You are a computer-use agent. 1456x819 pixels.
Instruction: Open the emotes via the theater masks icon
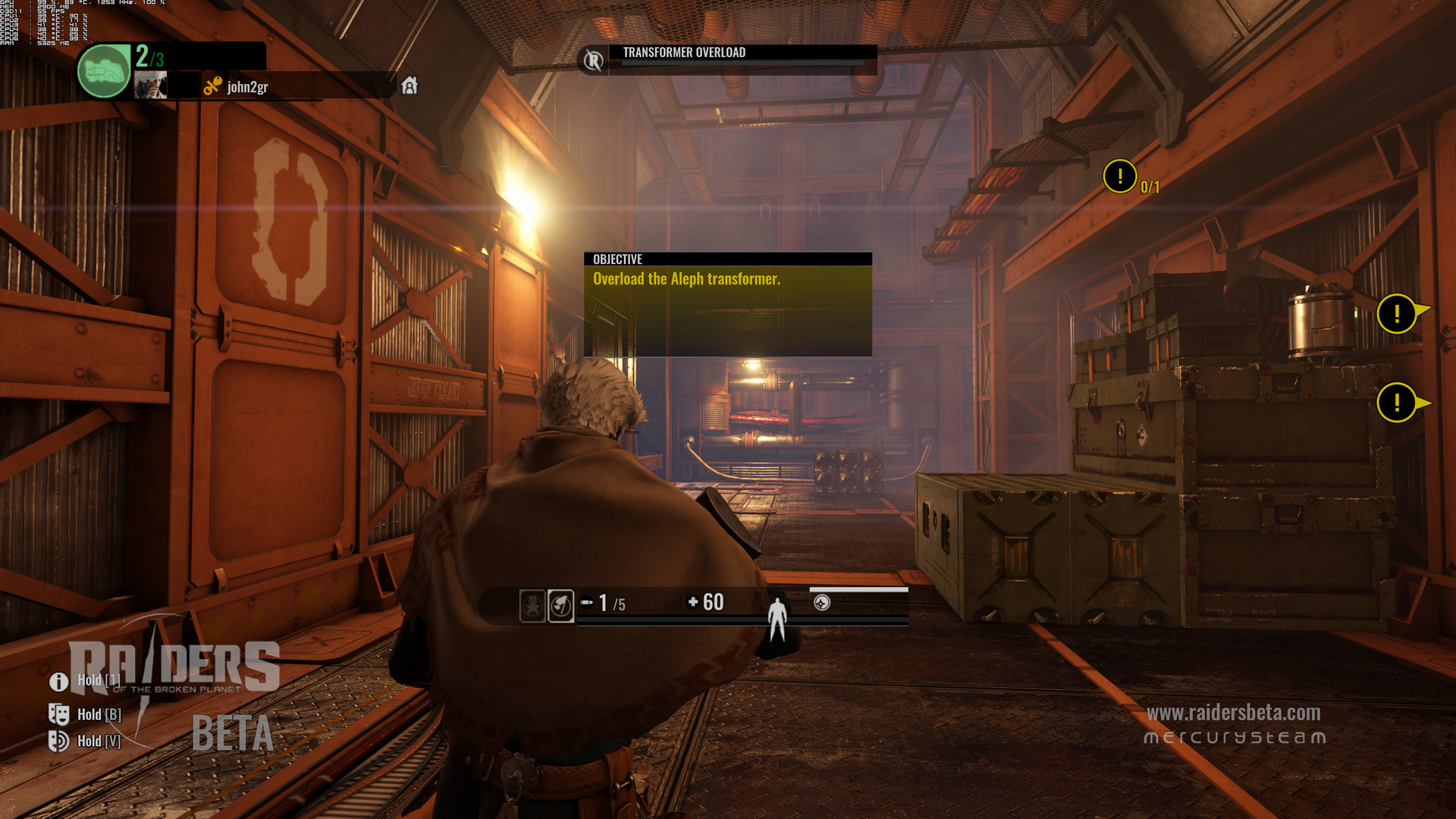[59, 714]
